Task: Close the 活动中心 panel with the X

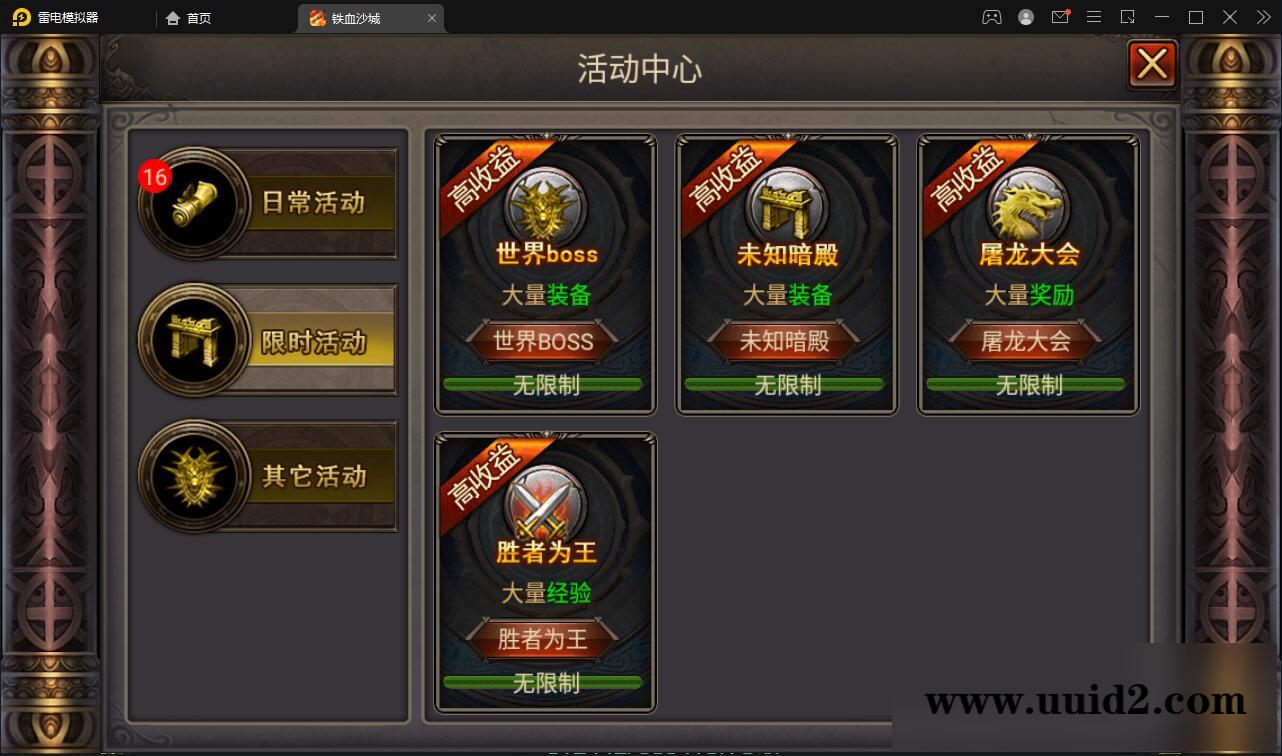Action: pyautogui.click(x=1152, y=63)
